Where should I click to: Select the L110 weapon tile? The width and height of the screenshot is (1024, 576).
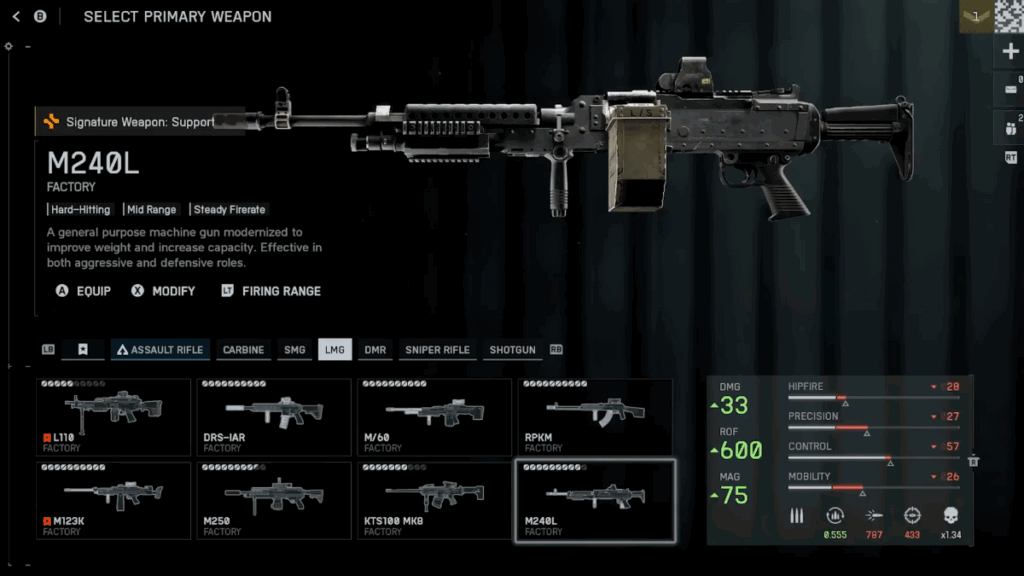click(x=113, y=417)
